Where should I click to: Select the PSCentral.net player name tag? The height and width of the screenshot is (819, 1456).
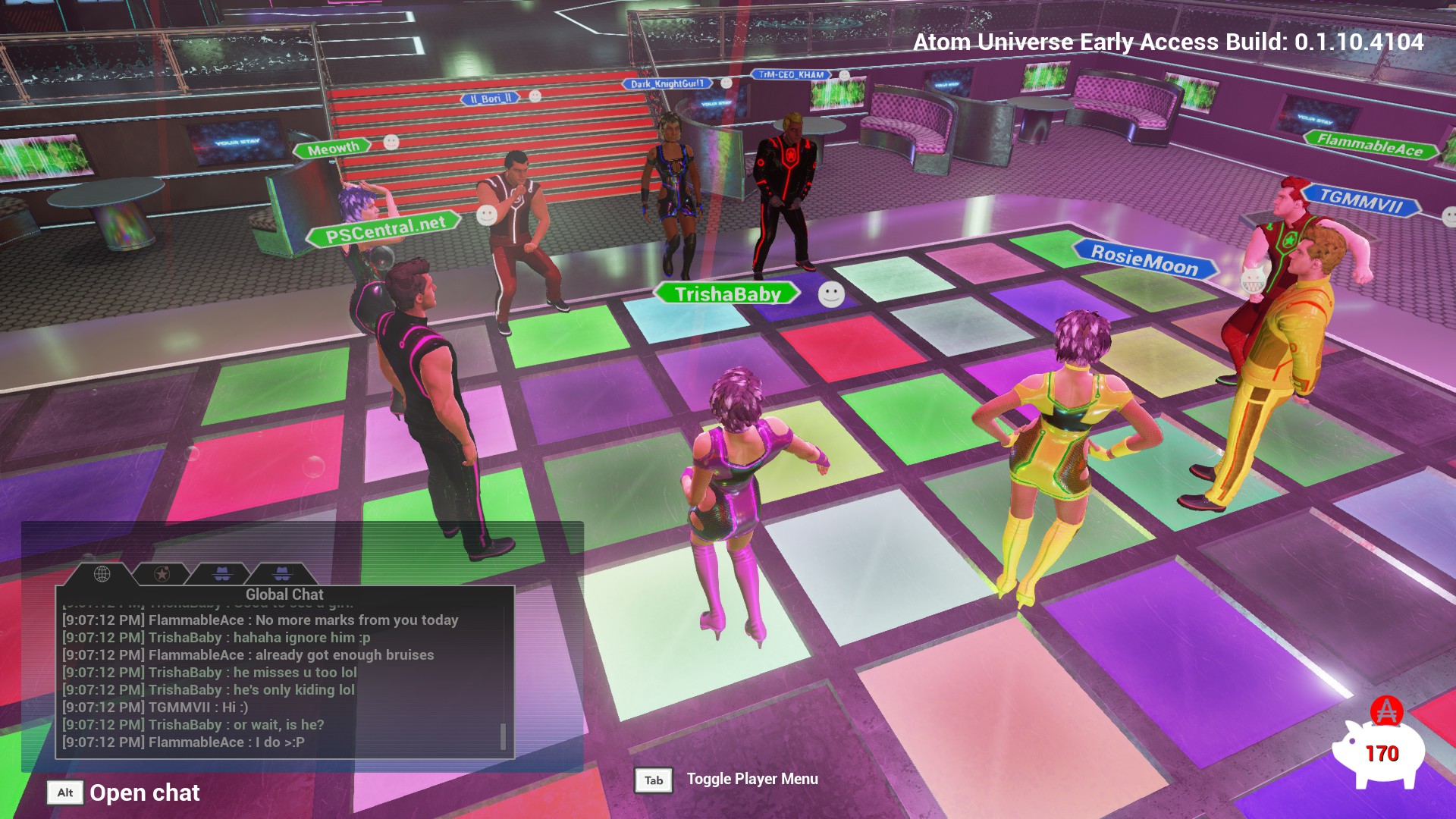point(384,228)
